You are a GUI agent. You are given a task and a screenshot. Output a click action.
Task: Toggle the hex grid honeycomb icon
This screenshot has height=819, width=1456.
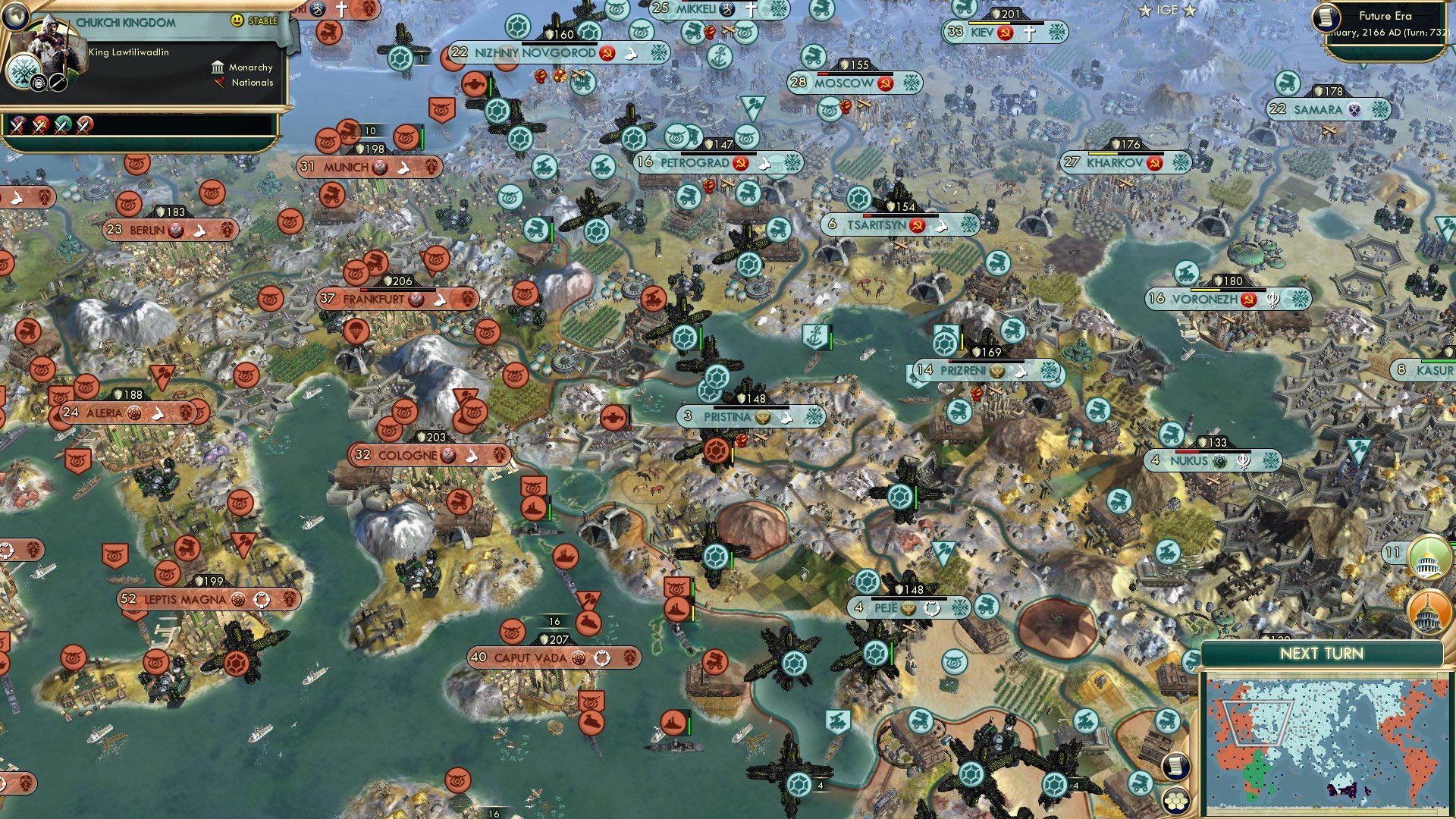(x=1175, y=799)
